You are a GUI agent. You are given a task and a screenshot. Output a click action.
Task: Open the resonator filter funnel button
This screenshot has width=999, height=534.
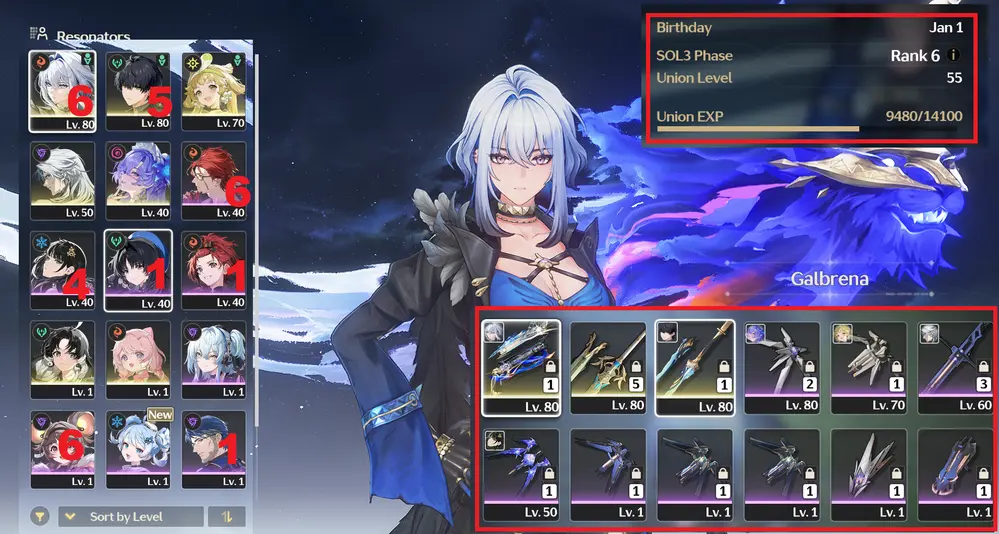click(x=40, y=517)
